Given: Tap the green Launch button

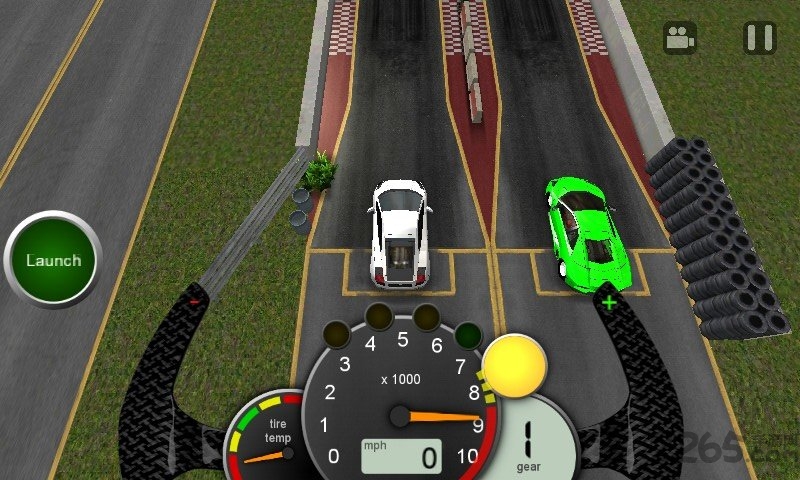Looking at the screenshot, I should pos(53,261).
